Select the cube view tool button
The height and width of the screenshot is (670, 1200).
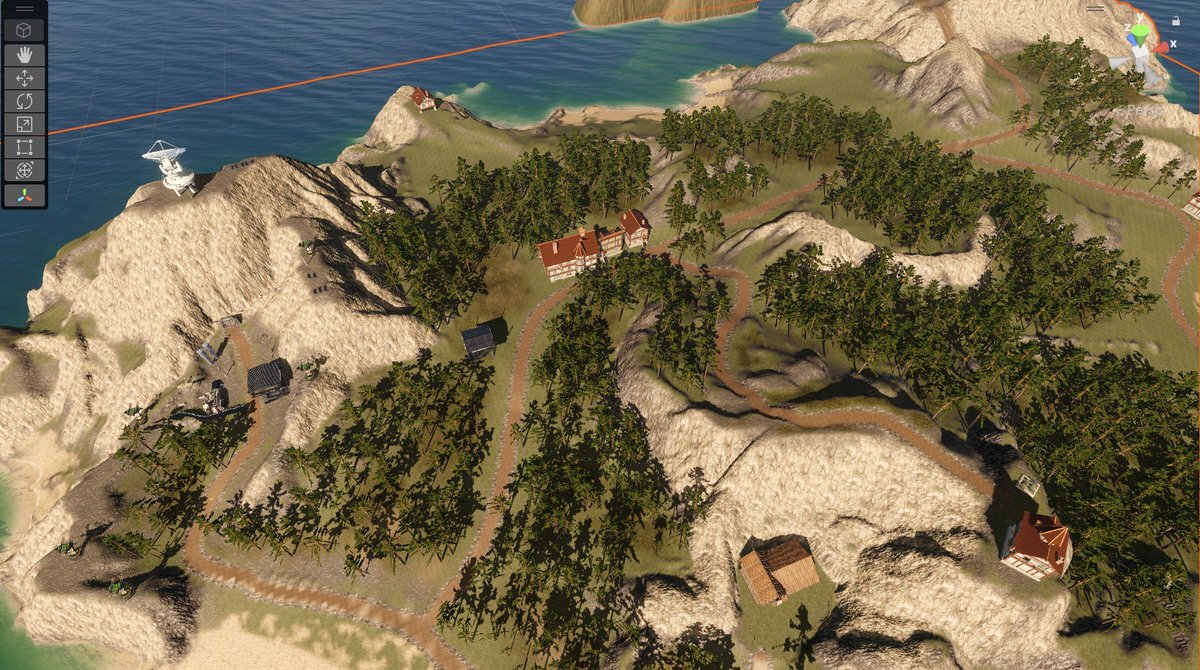click(24, 31)
